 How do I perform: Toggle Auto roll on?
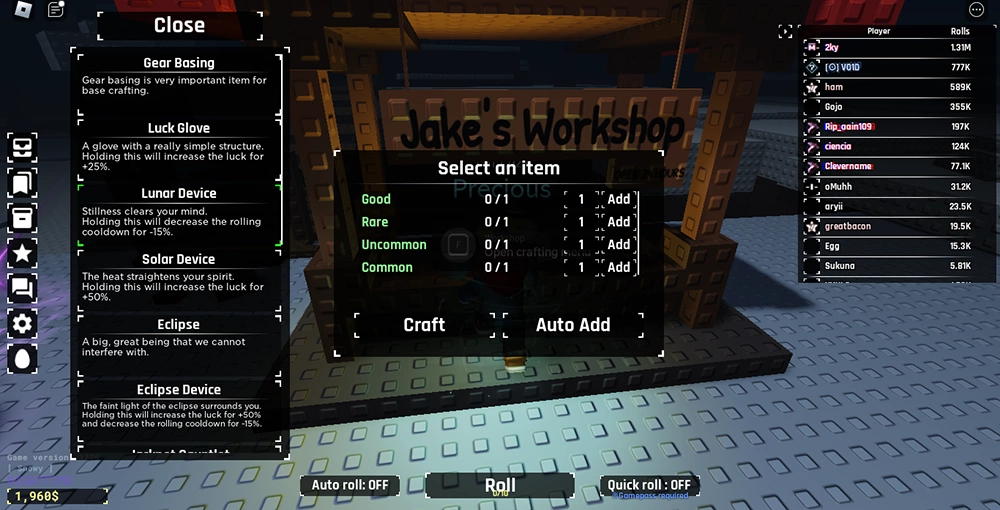point(350,486)
